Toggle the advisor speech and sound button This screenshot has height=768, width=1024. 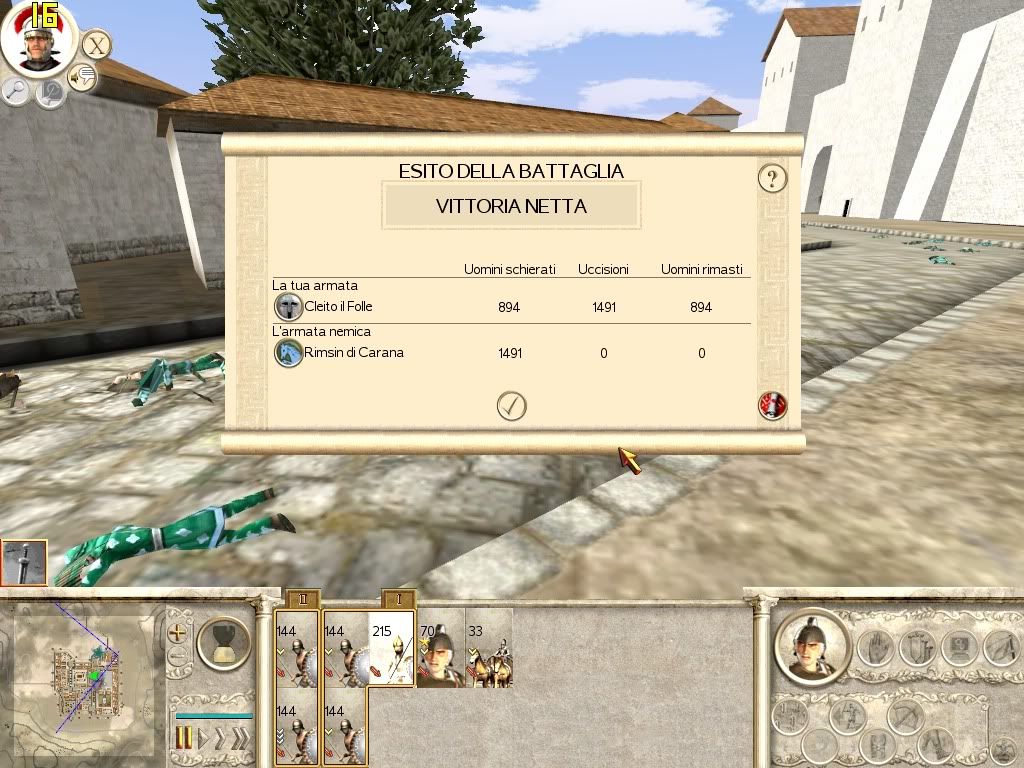(x=81, y=76)
